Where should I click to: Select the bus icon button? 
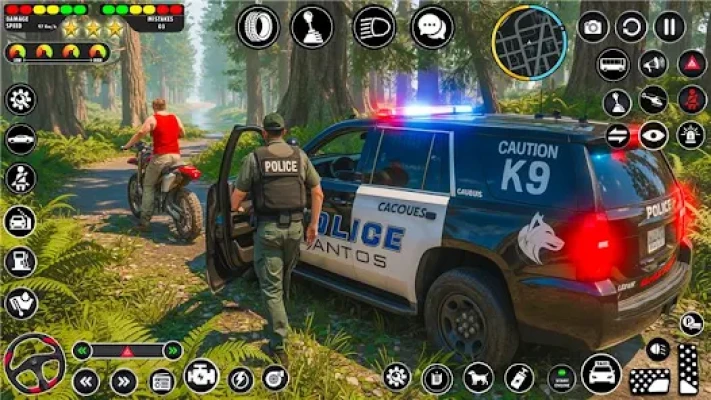click(x=613, y=64)
